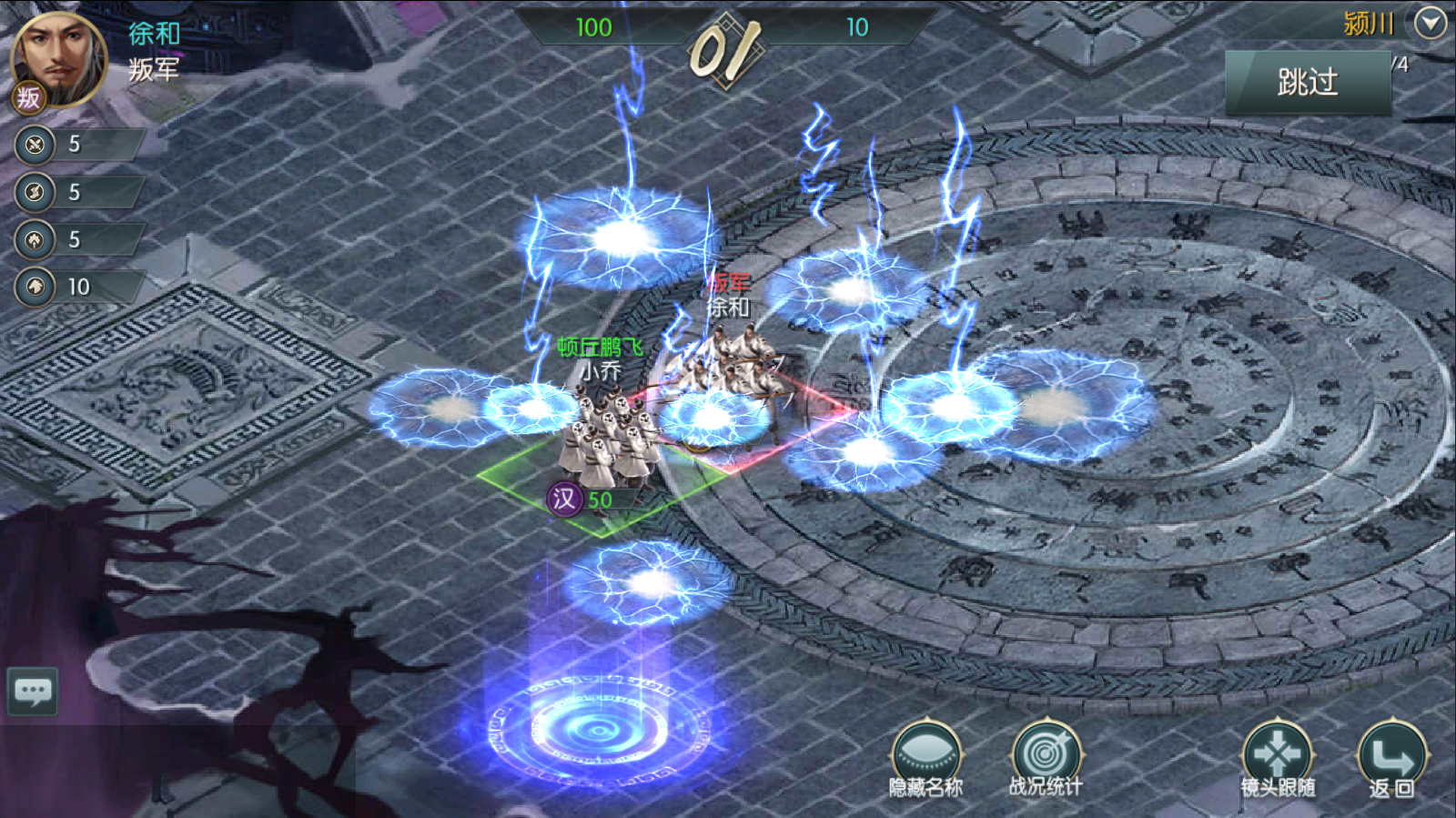Open the chat bubble icon
The image size is (1456, 818).
(34, 692)
